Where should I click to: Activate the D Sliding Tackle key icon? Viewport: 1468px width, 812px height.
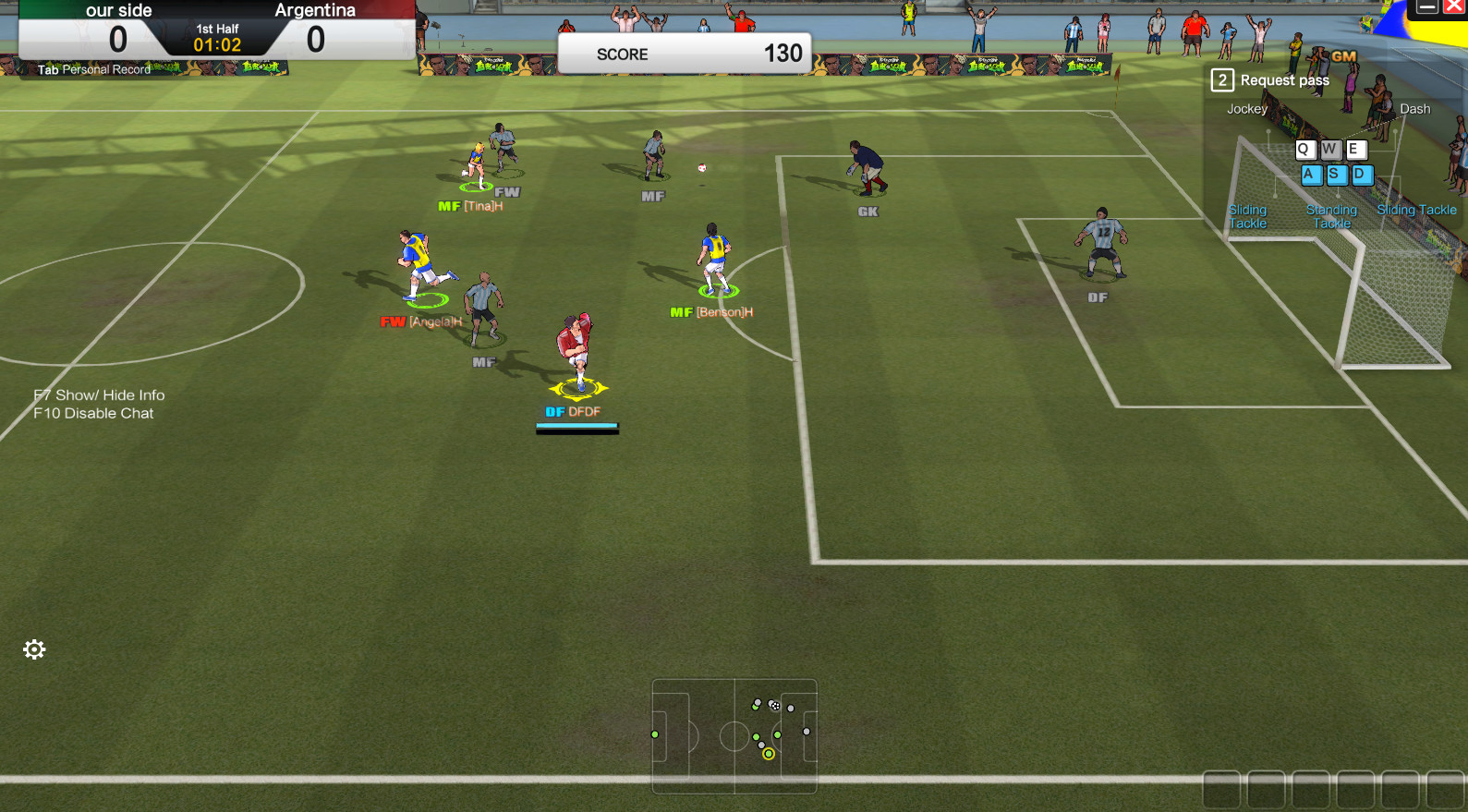click(1362, 176)
